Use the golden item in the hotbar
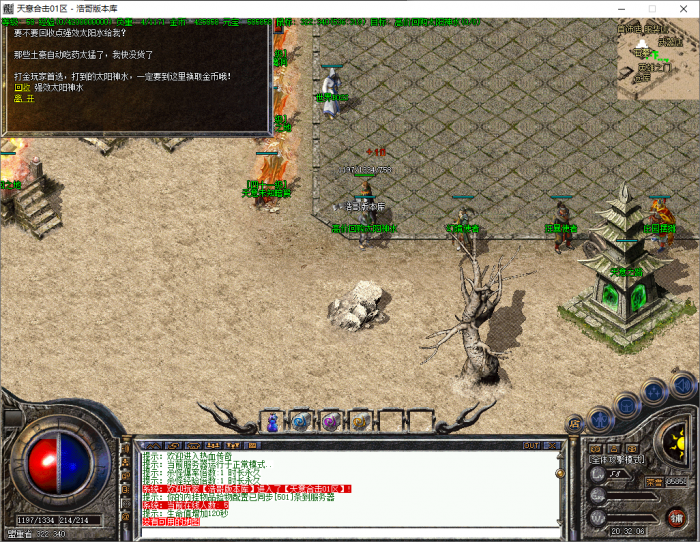The width and height of the screenshot is (700, 542). pos(358,422)
